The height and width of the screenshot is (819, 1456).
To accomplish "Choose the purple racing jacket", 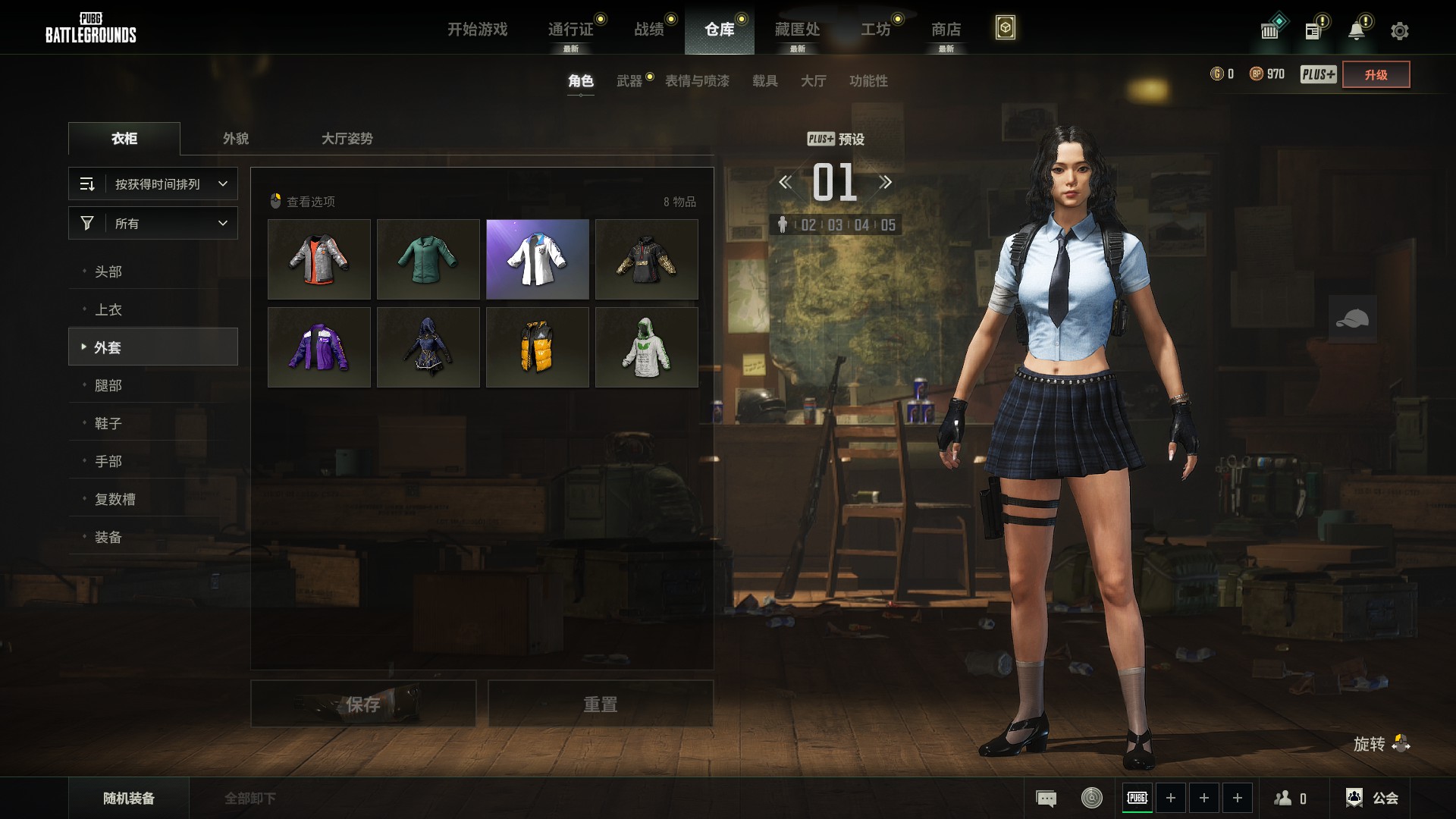I will (x=318, y=347).
